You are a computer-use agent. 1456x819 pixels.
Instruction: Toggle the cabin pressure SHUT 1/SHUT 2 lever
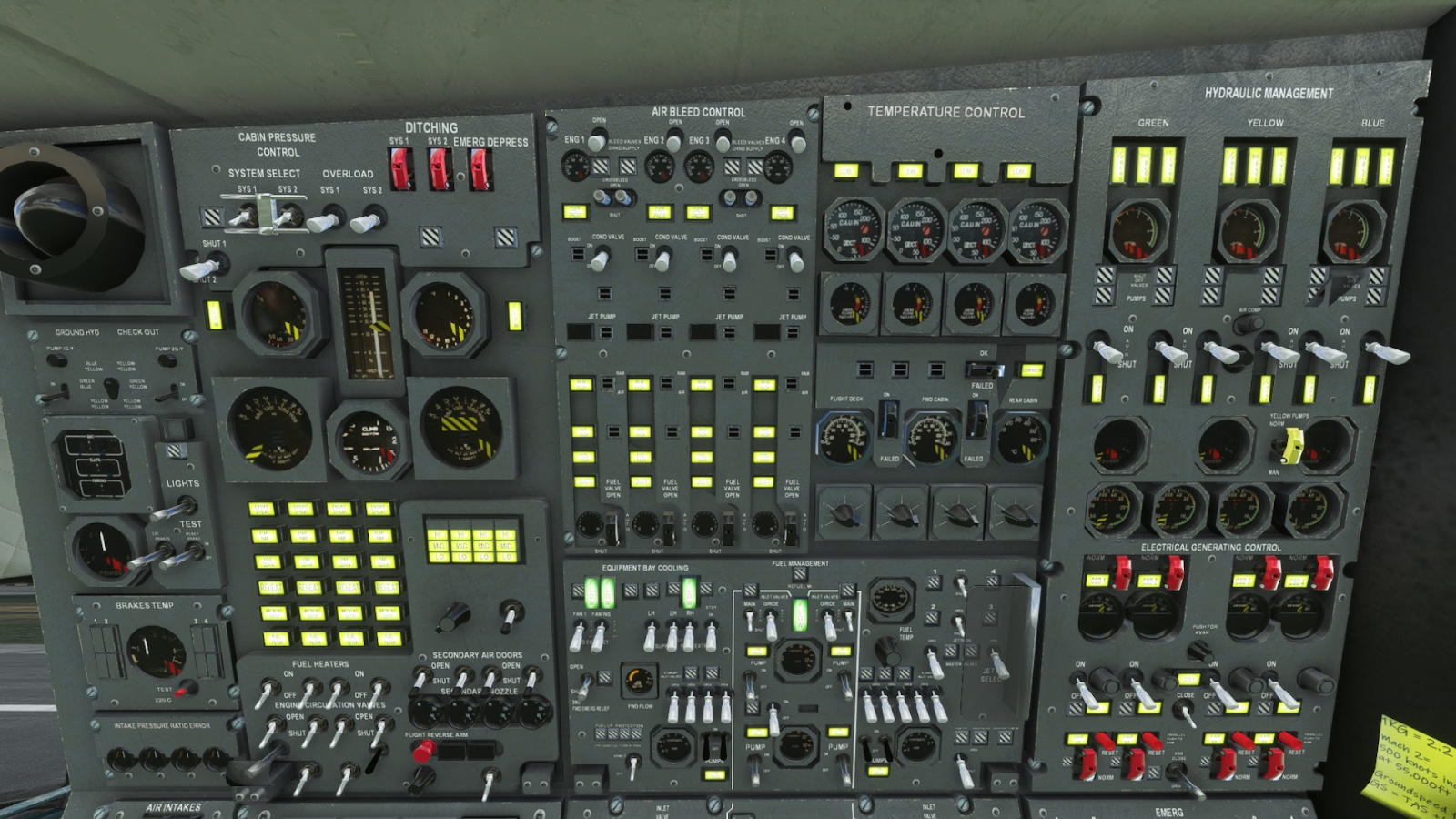[x=202, y=268]
